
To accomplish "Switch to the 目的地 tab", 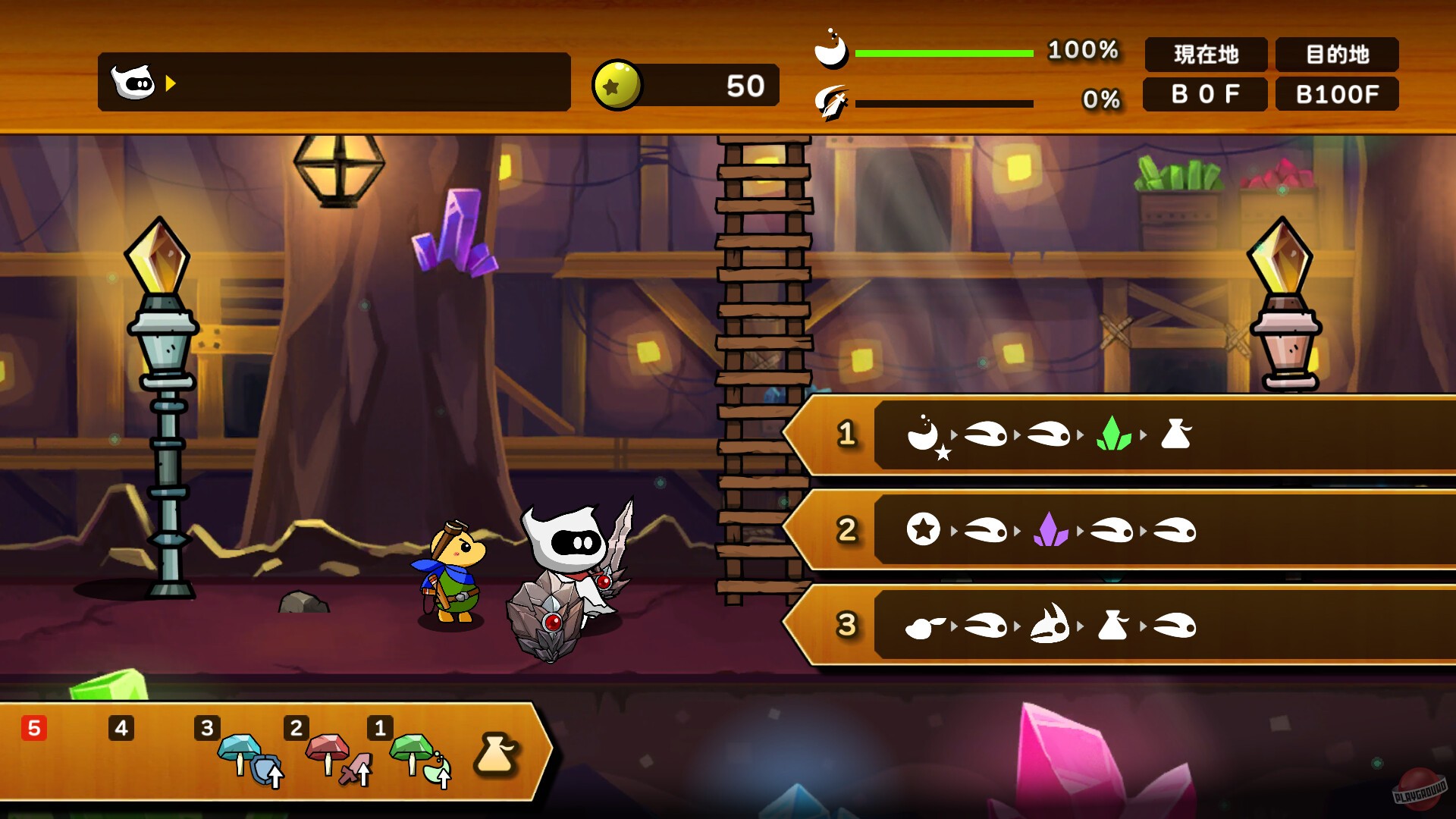I will [x=1336, y=55].
